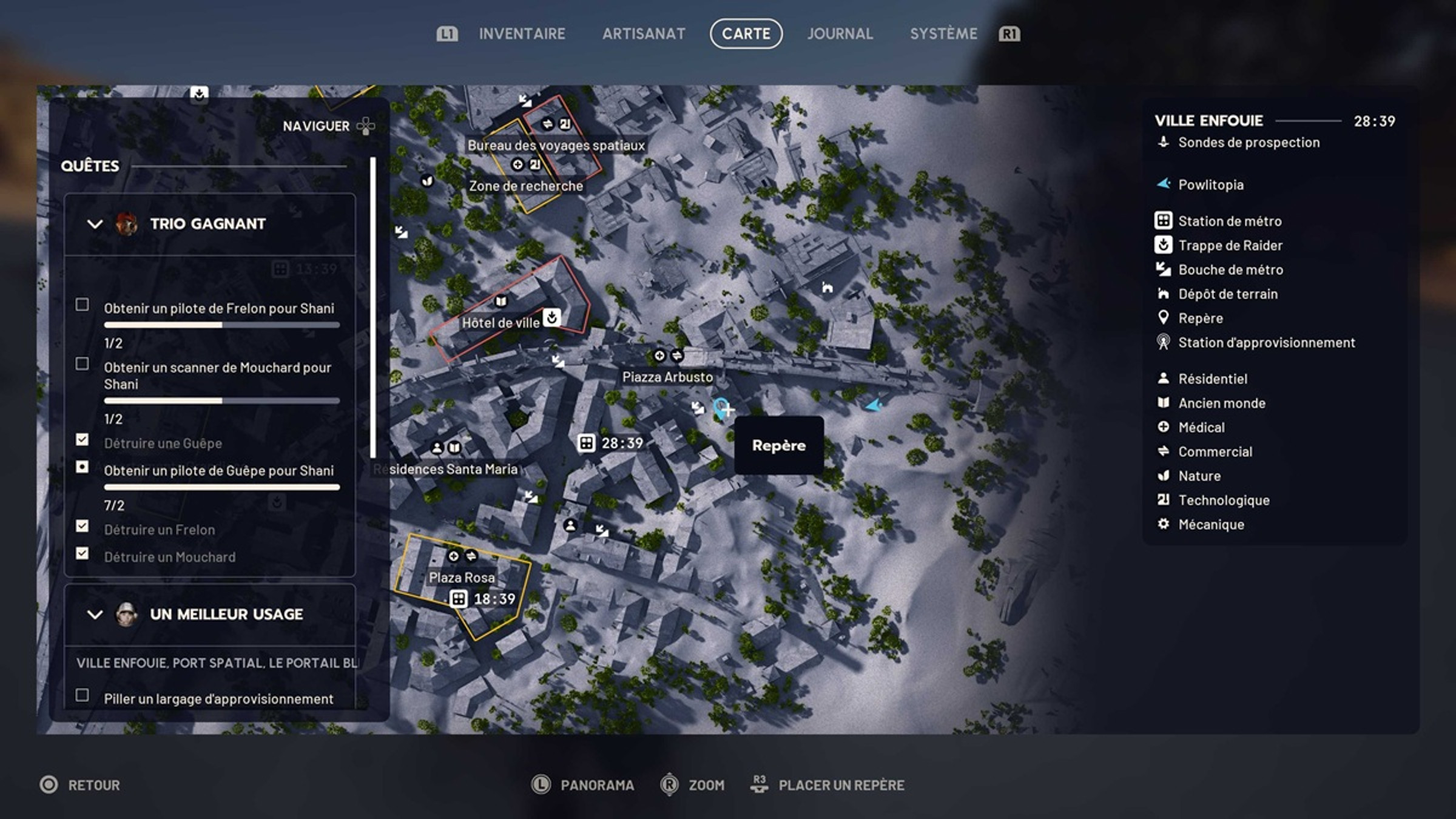The height and width of the screenshot is (819, 1456).
Task: Click the metro station icon showing 28:39
Action: tap(586, 444)
